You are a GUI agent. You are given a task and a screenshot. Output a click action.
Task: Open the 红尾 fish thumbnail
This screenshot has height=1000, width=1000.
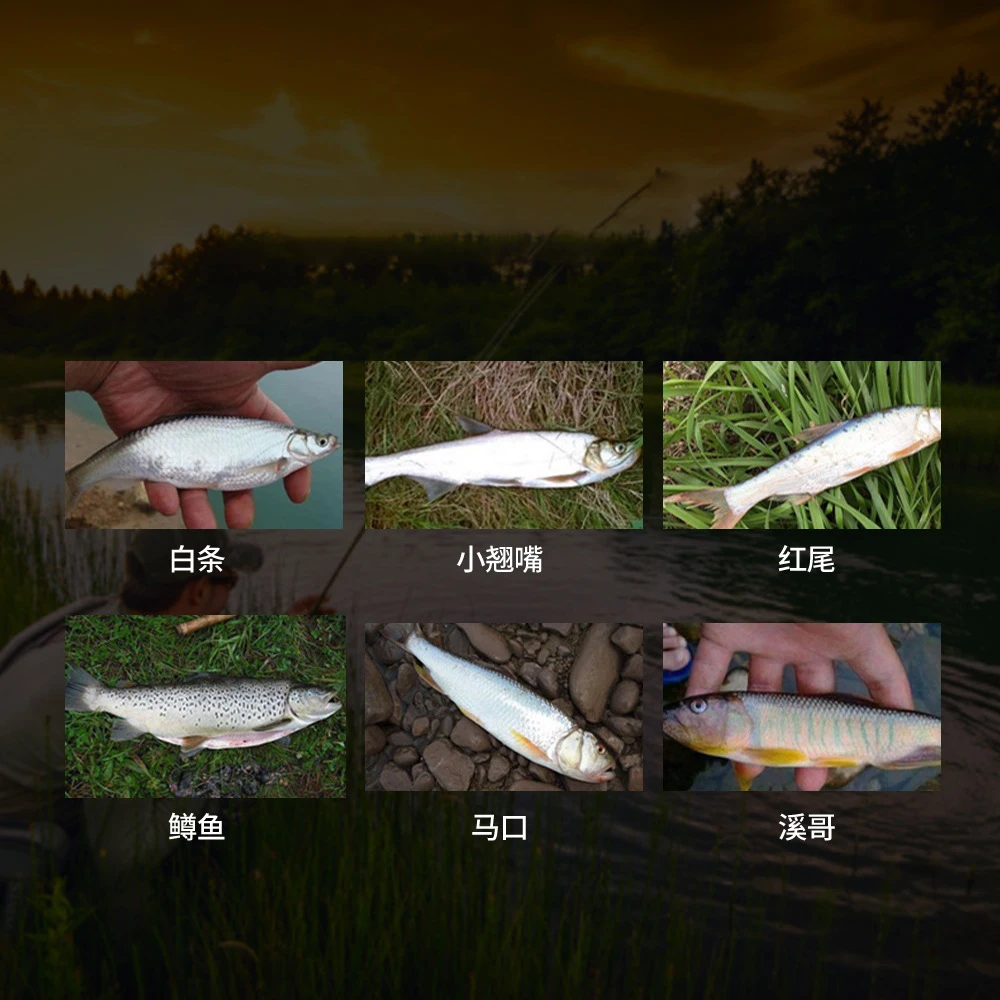(801, 445)
